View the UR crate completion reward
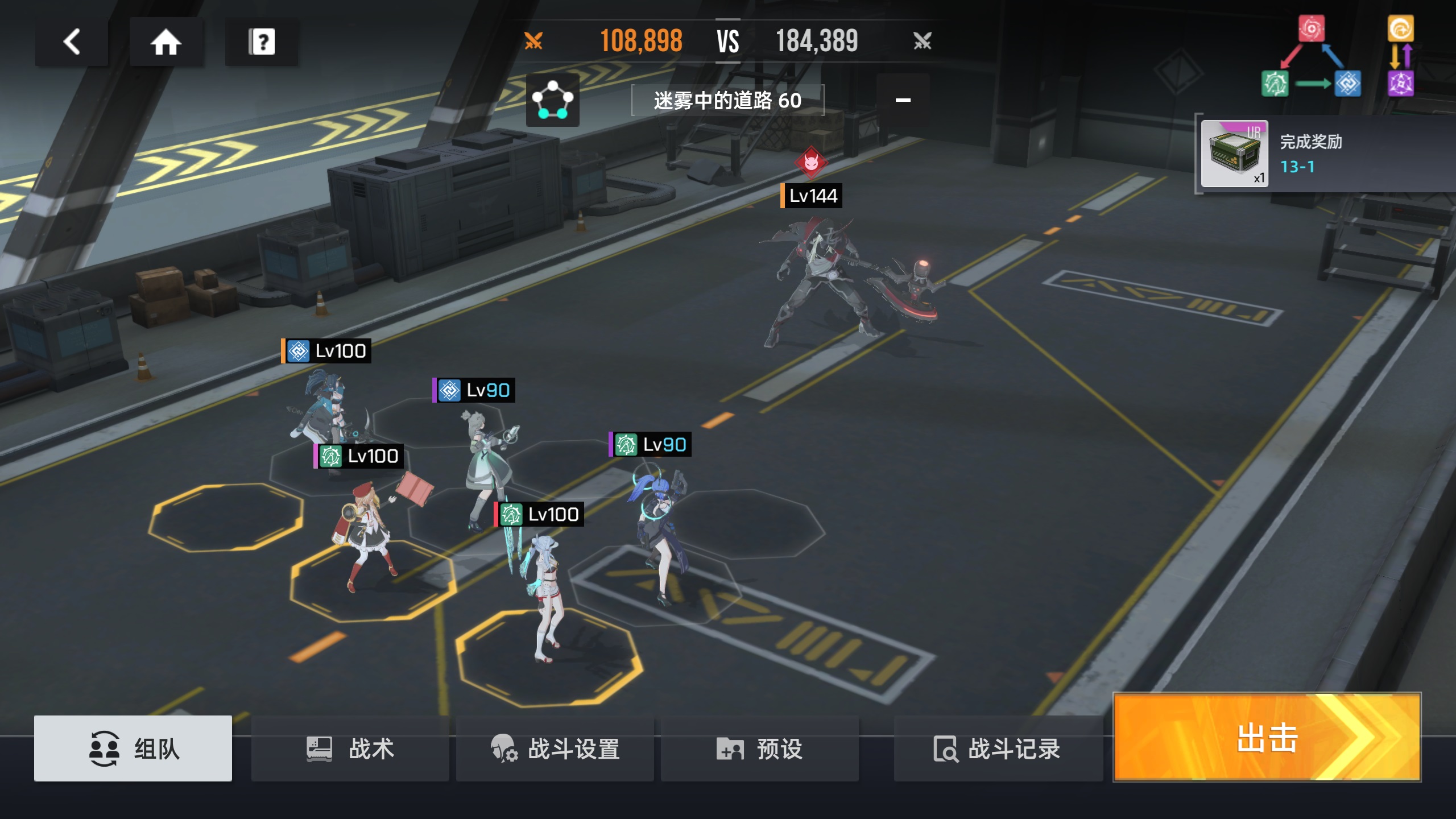This screenshot has width=1456, height=819. coord(1234,154)
